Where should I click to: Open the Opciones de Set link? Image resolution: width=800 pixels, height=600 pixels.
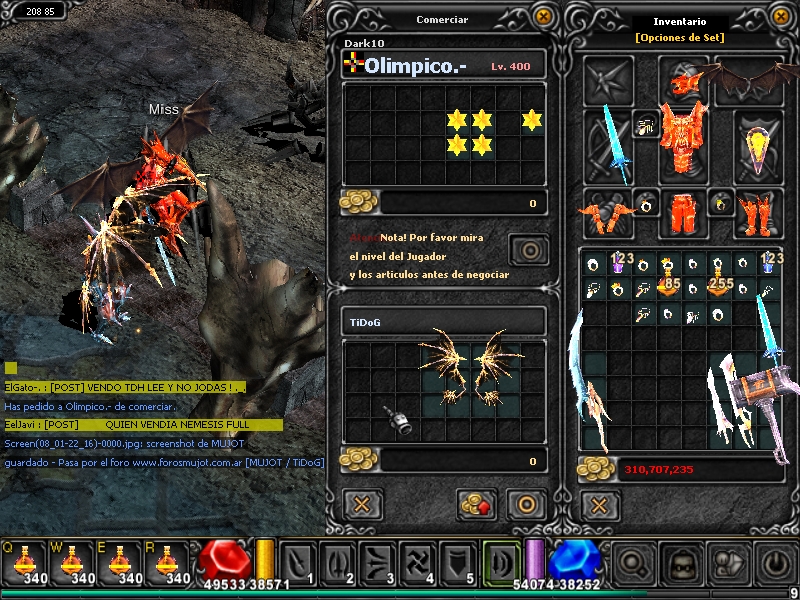pyautogui.click(x=679, y=38)
